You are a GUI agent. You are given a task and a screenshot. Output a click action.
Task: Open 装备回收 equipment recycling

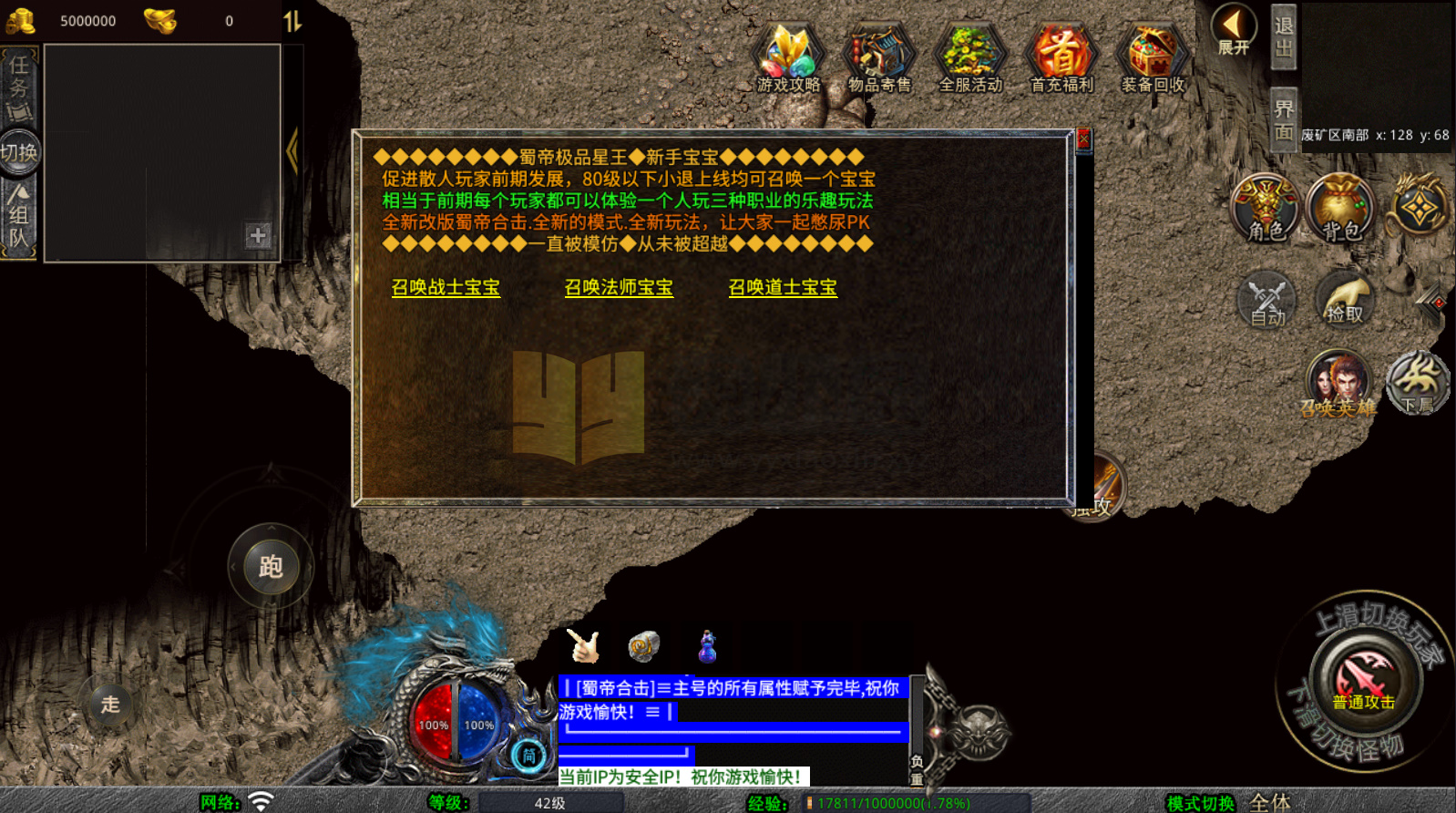pyautogui.click(x=1153, y=59)
